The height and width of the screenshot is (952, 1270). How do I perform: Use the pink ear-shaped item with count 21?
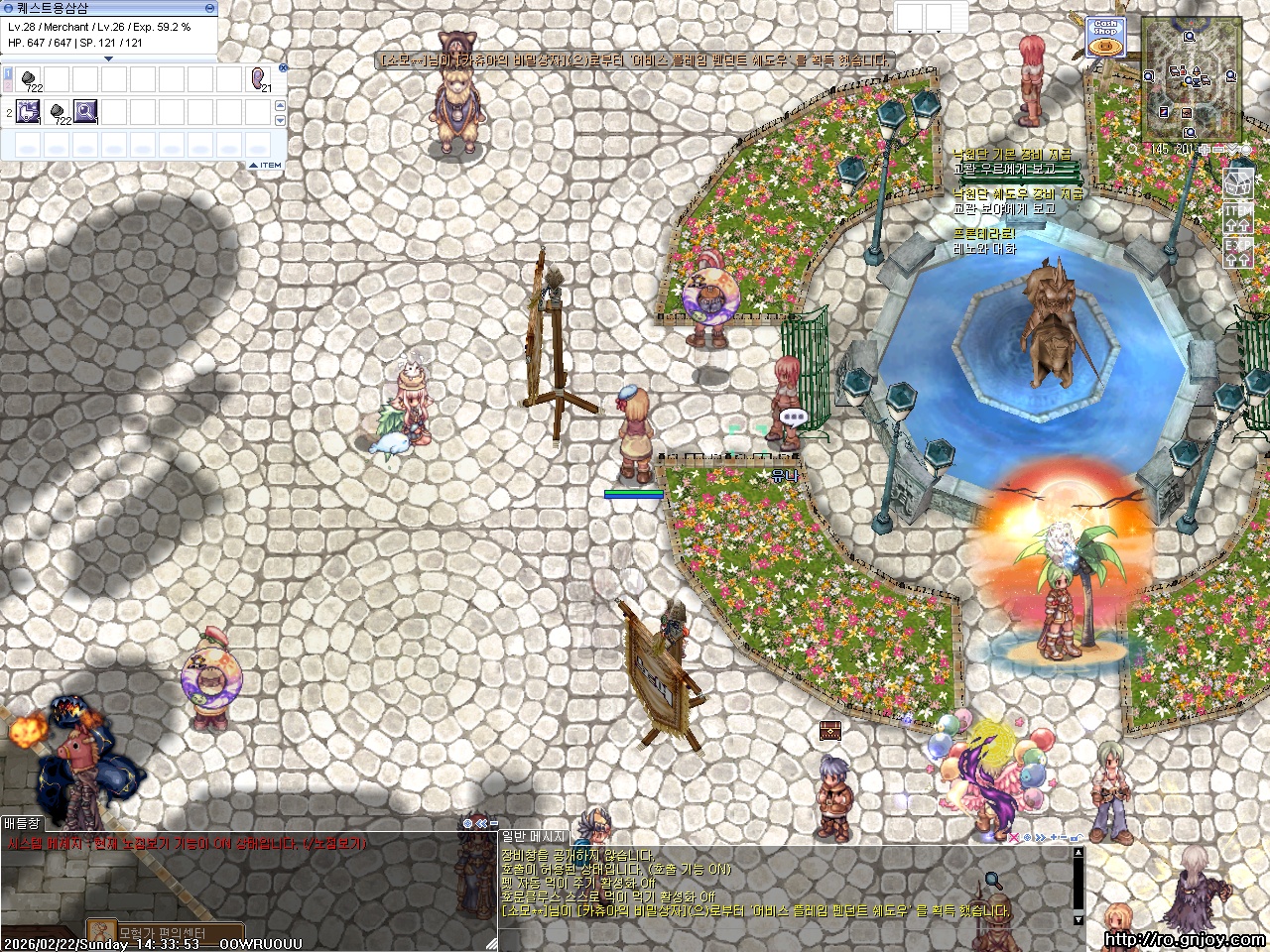point(259,79)
